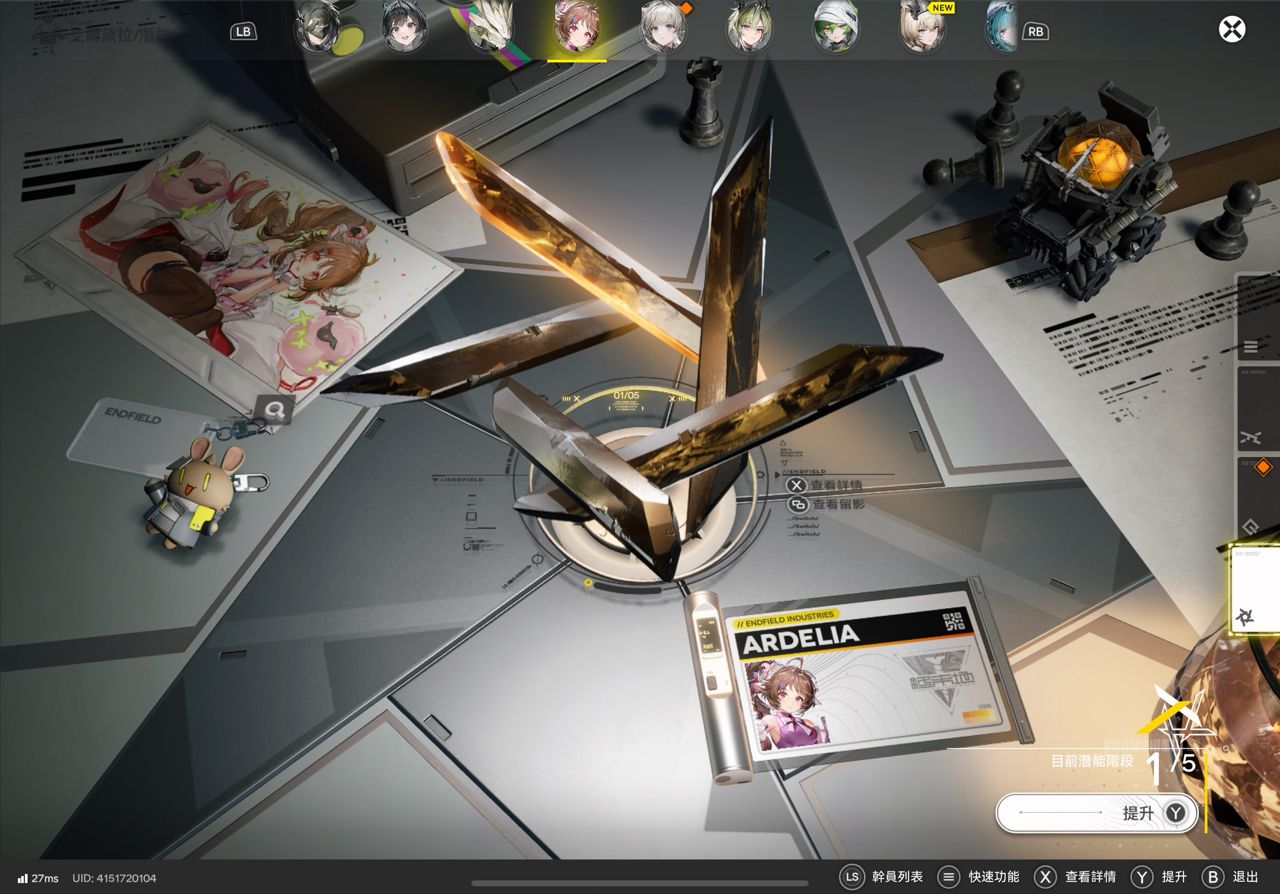Switch to the crossed-swords side tab
The height and width of the screenshot is (894, 1280).
[1256, 437]
